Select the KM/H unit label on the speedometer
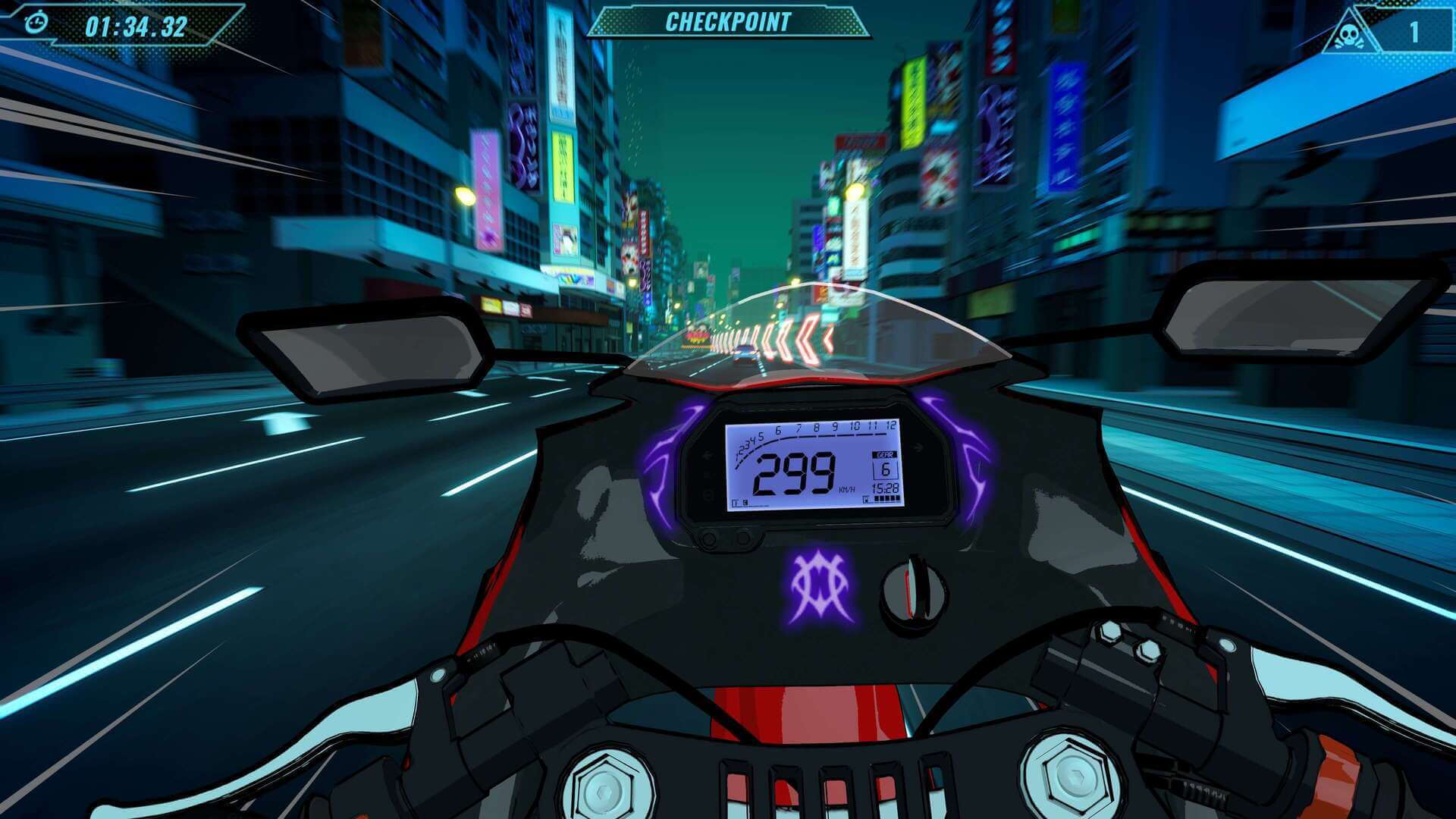Viewport: 1456px width, 819px height. (846, 490)
